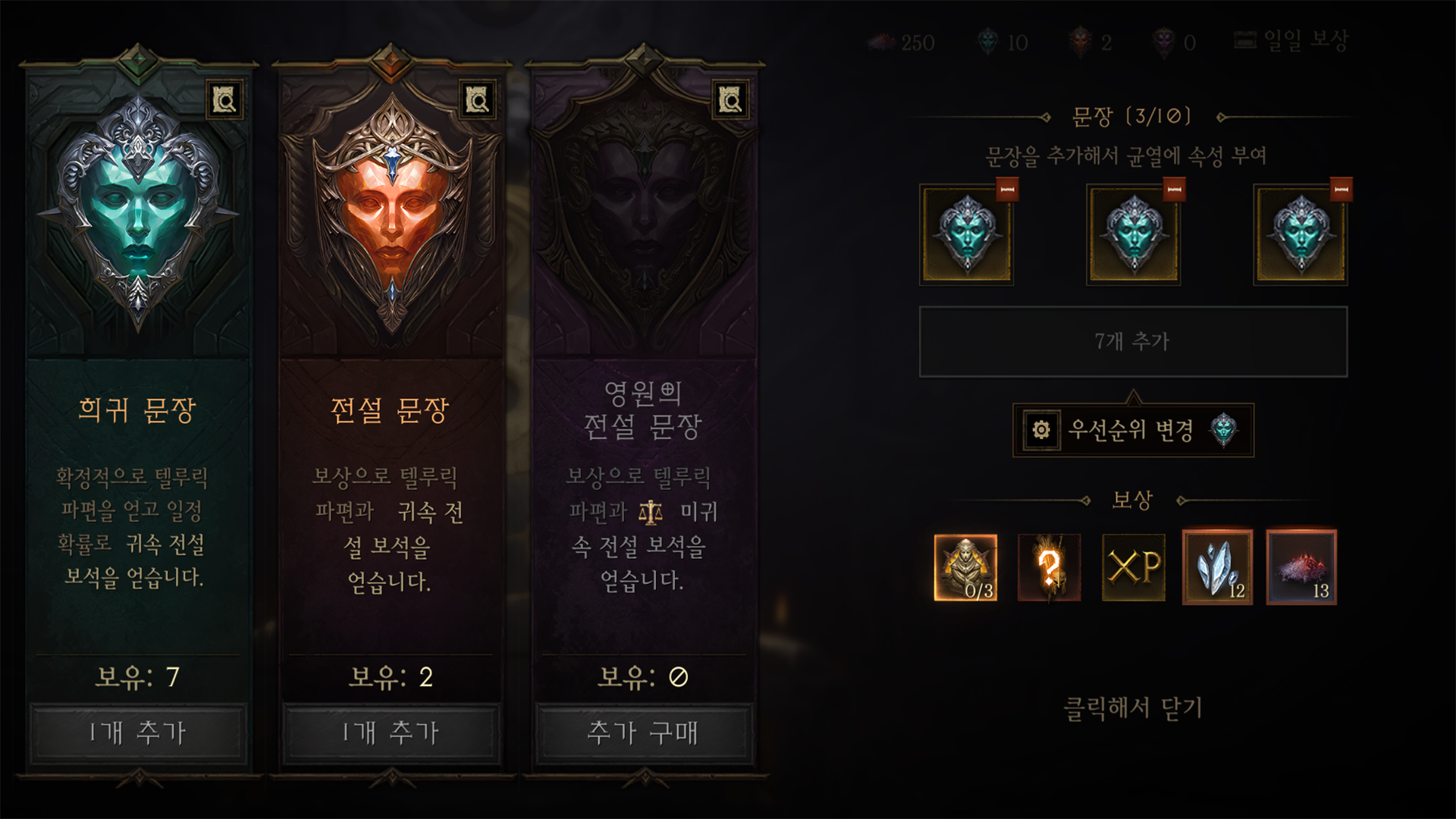This screenshot has width=1456, height=819.
Task: View eternal legendary crest magnifier details
Action: pos(730,99)
